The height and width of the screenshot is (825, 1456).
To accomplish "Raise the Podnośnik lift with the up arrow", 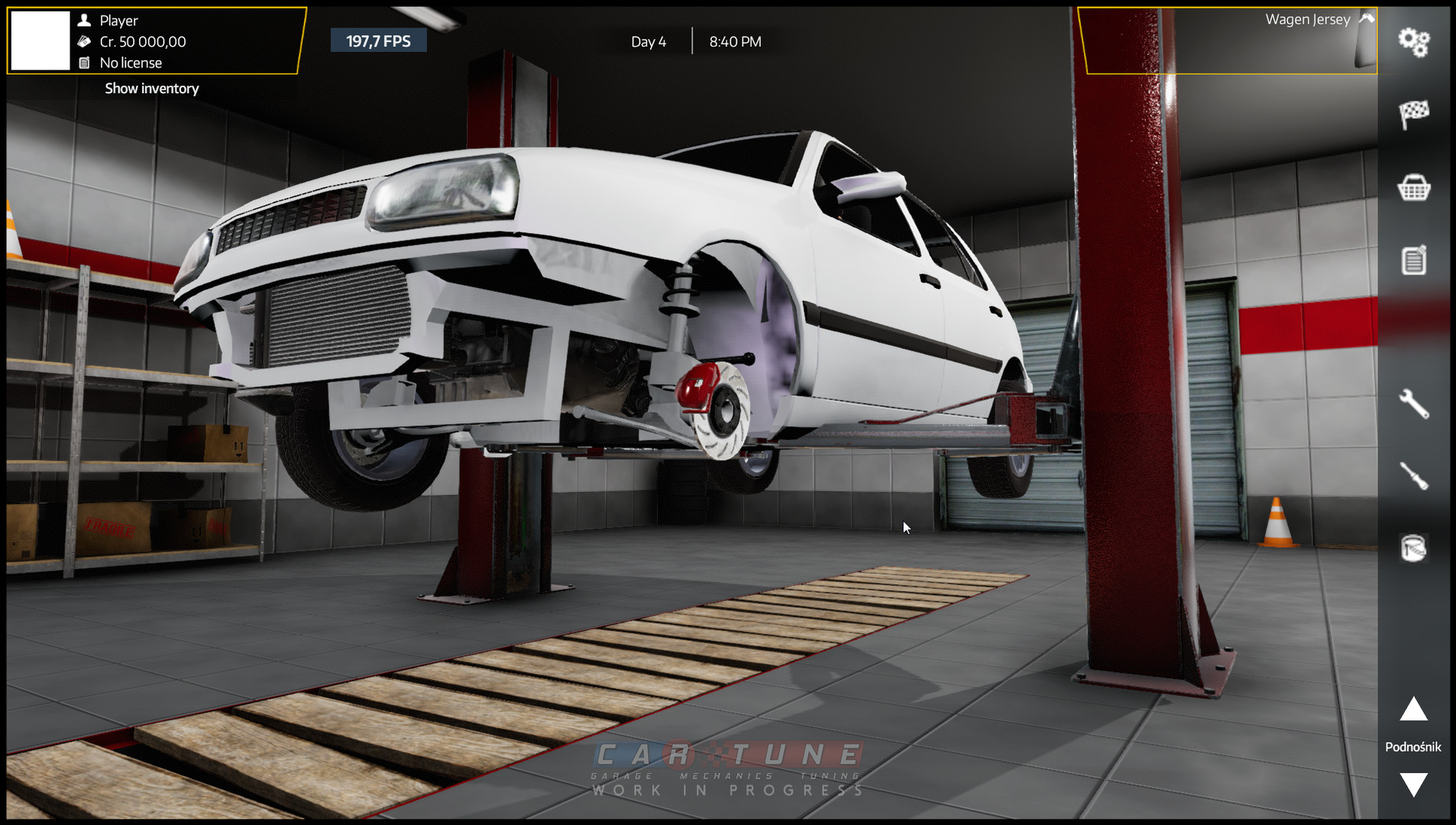I will coord(1412,712).
